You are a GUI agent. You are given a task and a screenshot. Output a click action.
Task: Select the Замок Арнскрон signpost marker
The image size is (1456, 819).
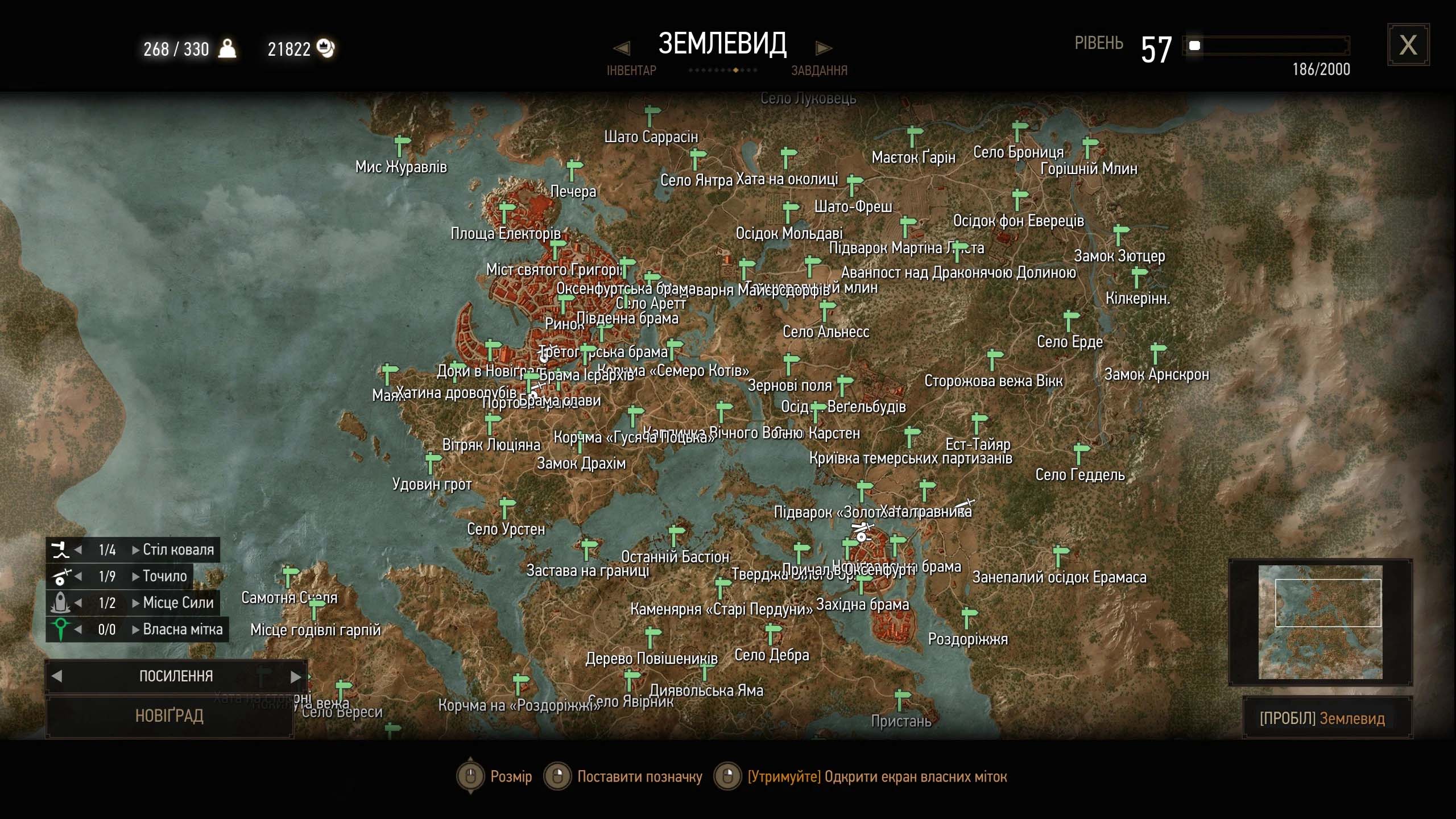coord(1157,353)
